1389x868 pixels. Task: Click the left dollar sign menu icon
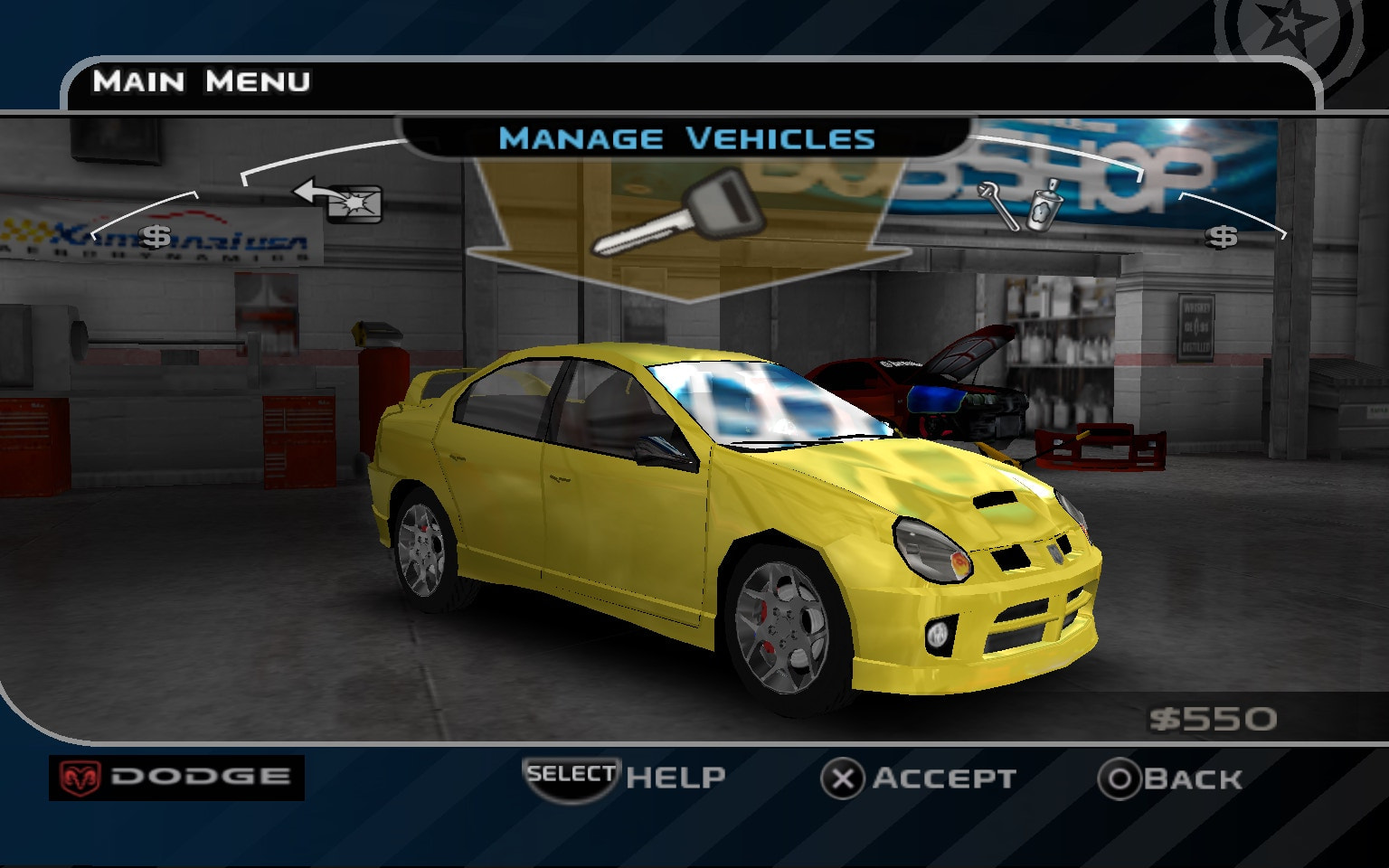pos(156,237)
